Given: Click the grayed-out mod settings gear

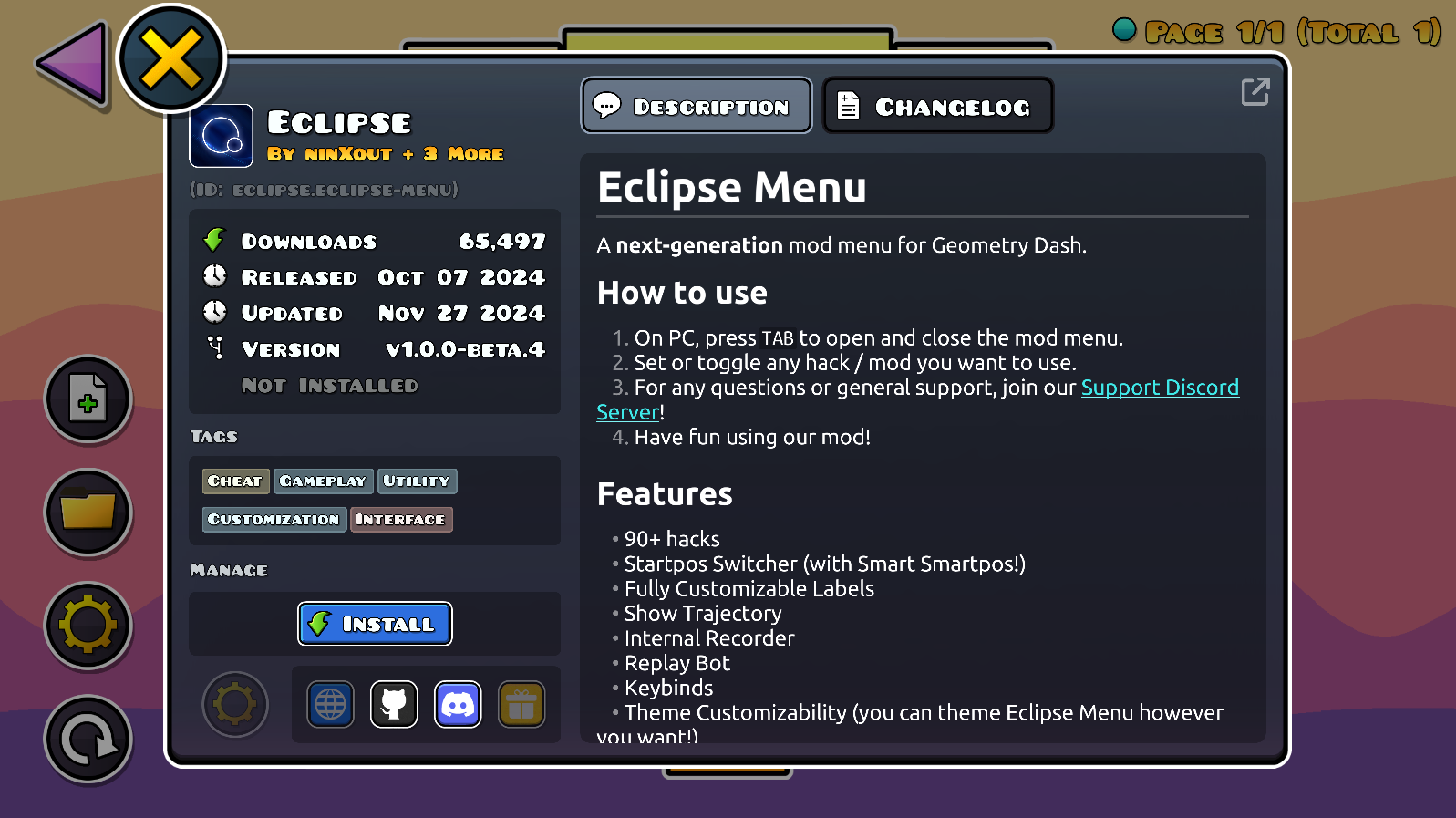Looking at the screenshot, I should click(x=234, y=704).
